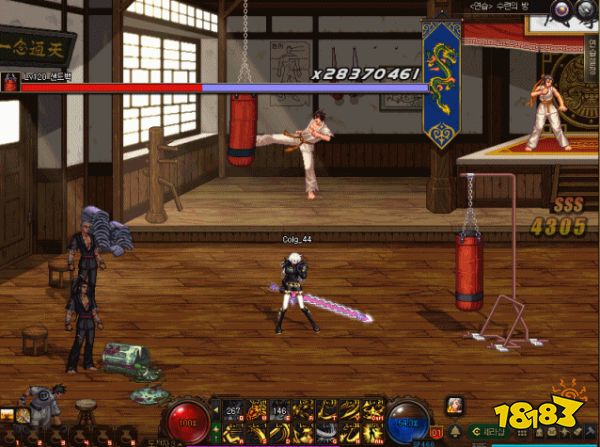This screenshot has width=600, height=447.
Task: Click the gray orb button beside the room name
Action: [x=585, y=9]
